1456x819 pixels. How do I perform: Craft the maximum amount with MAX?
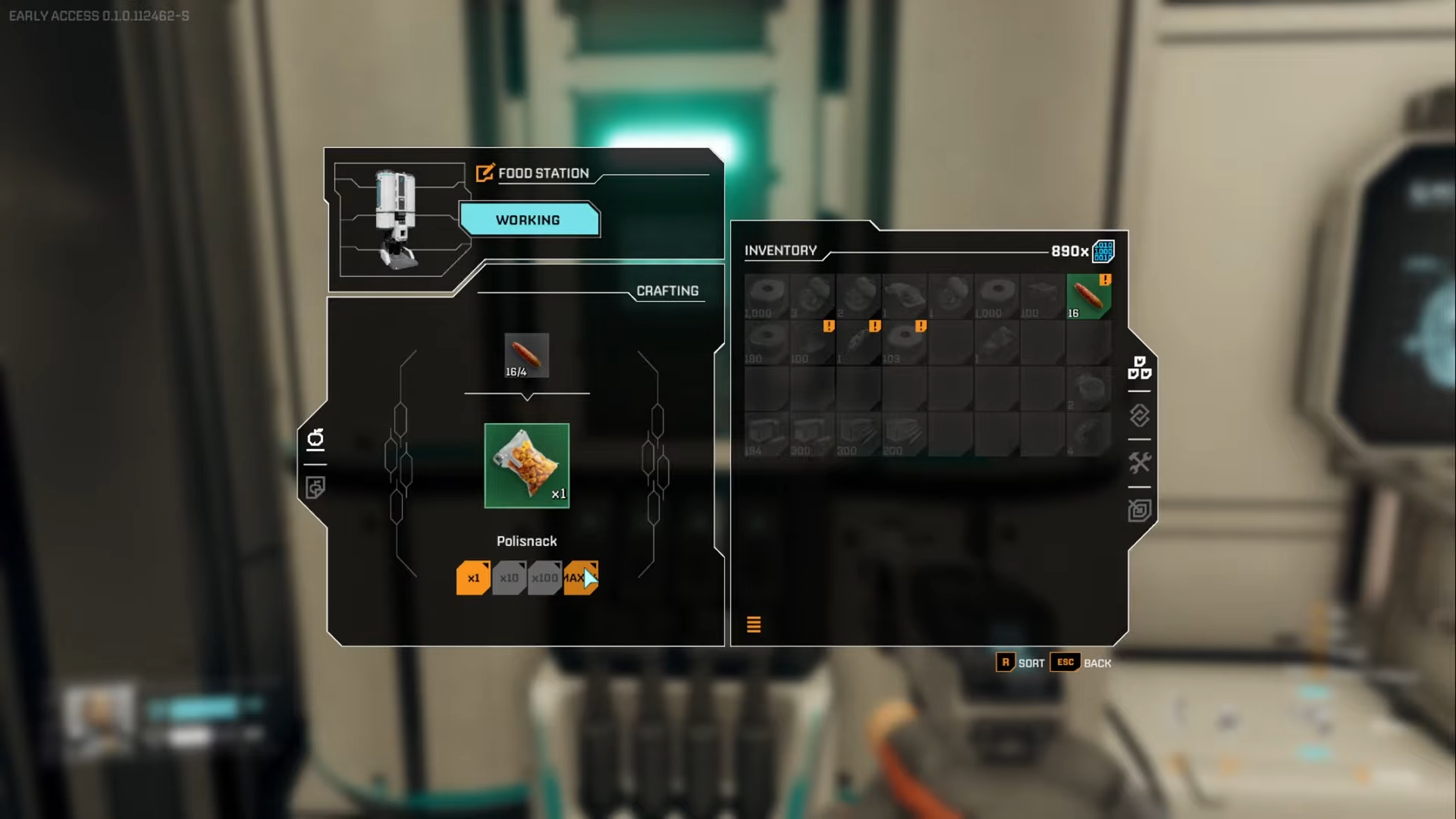580,578
